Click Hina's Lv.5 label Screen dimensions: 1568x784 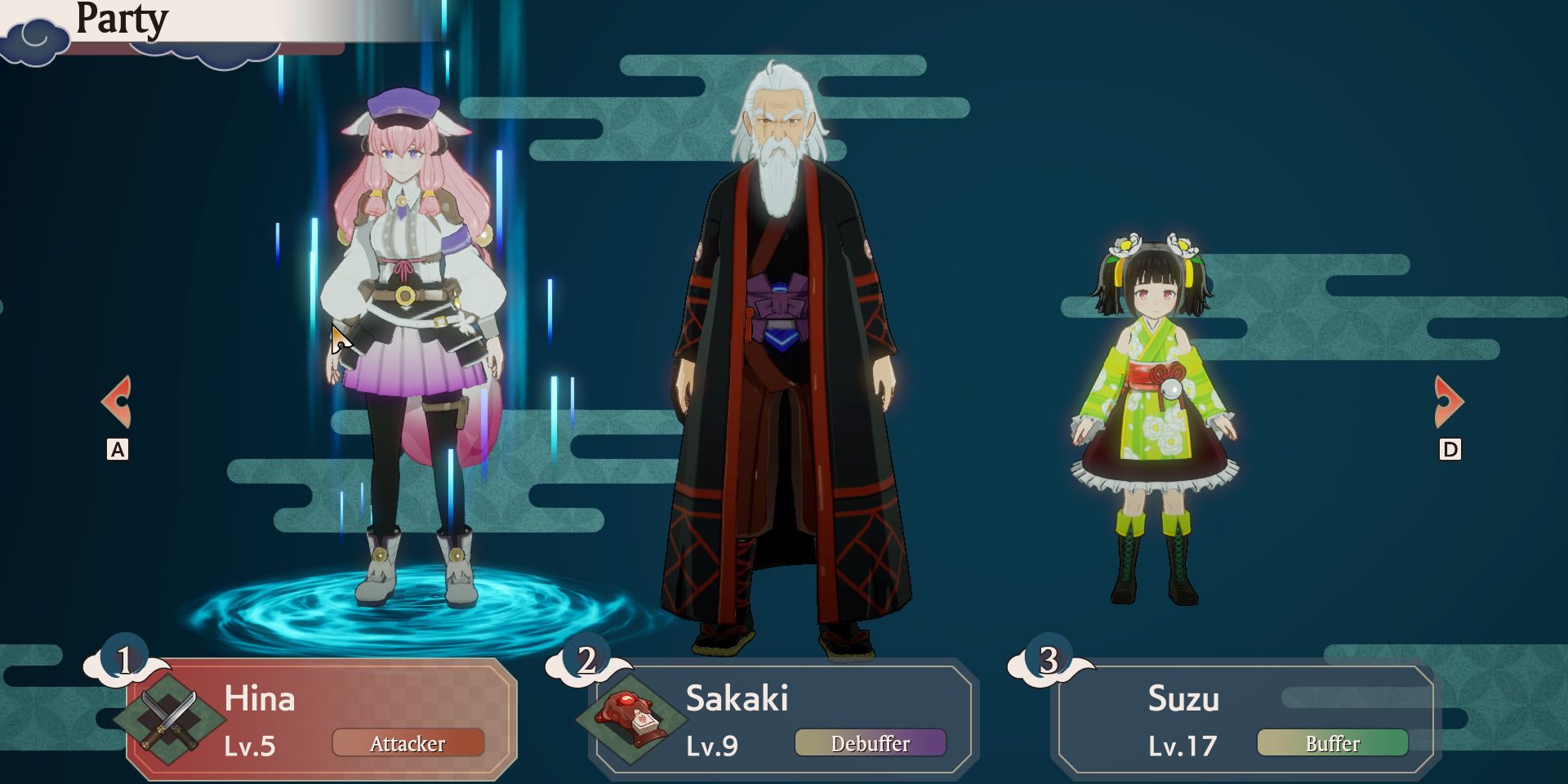pos(251,746)
